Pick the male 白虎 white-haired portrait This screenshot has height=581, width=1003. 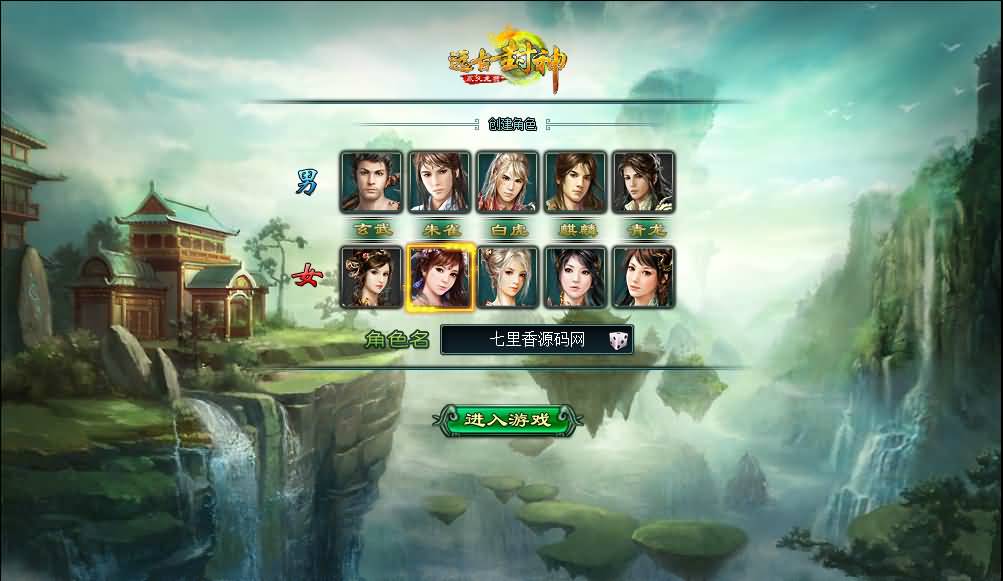click(507, 182)
